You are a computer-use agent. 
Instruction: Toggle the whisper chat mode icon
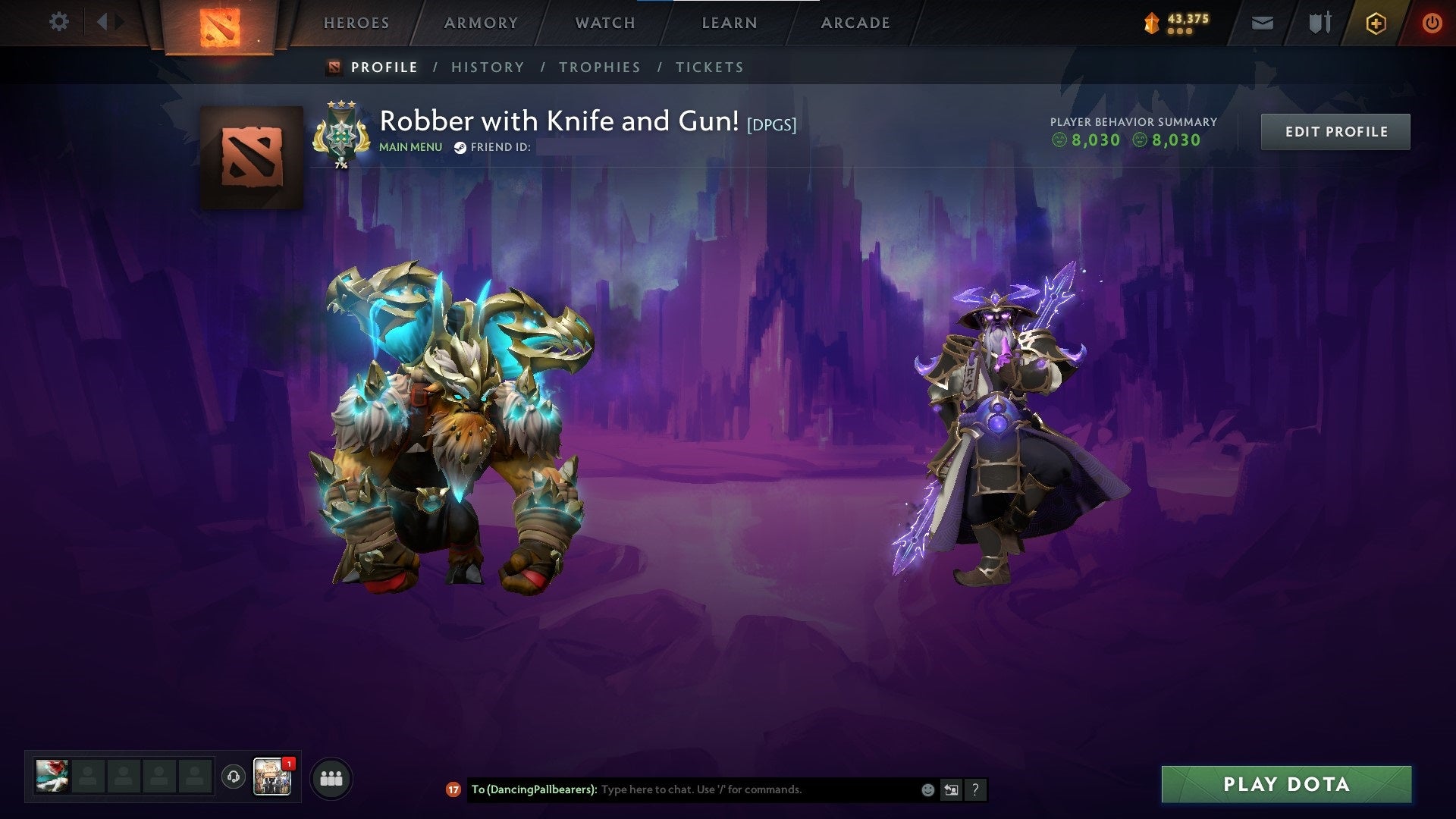coord(952,789)
